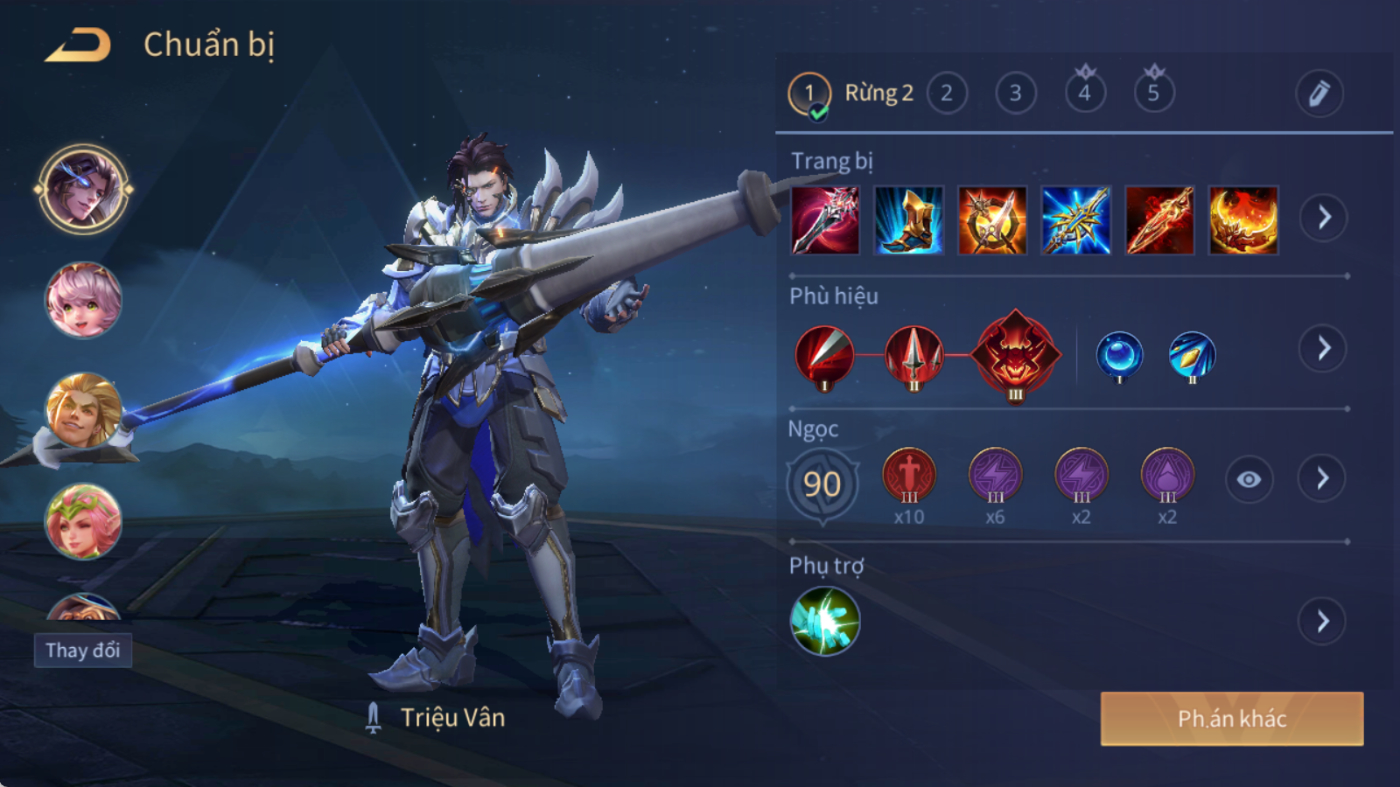
Task: Expand the Phù hiệu badge section
Action: pos(1322,348)
